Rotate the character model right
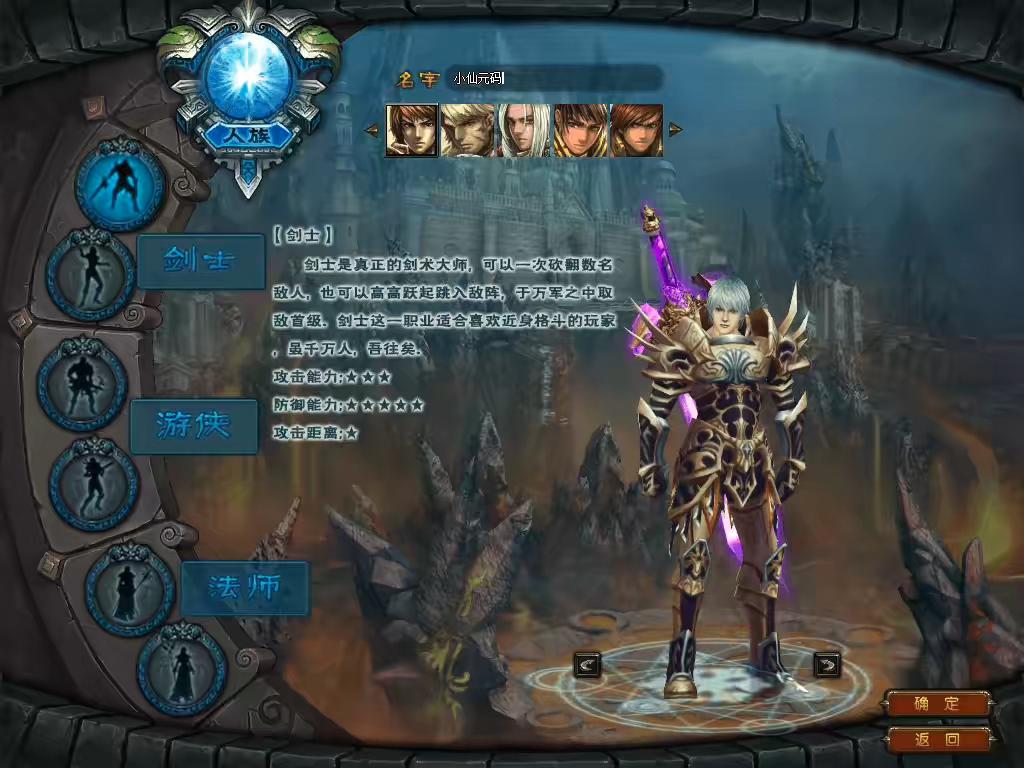Image resolution: width=1024 pixels, height=768 pixels. point(827,663)
